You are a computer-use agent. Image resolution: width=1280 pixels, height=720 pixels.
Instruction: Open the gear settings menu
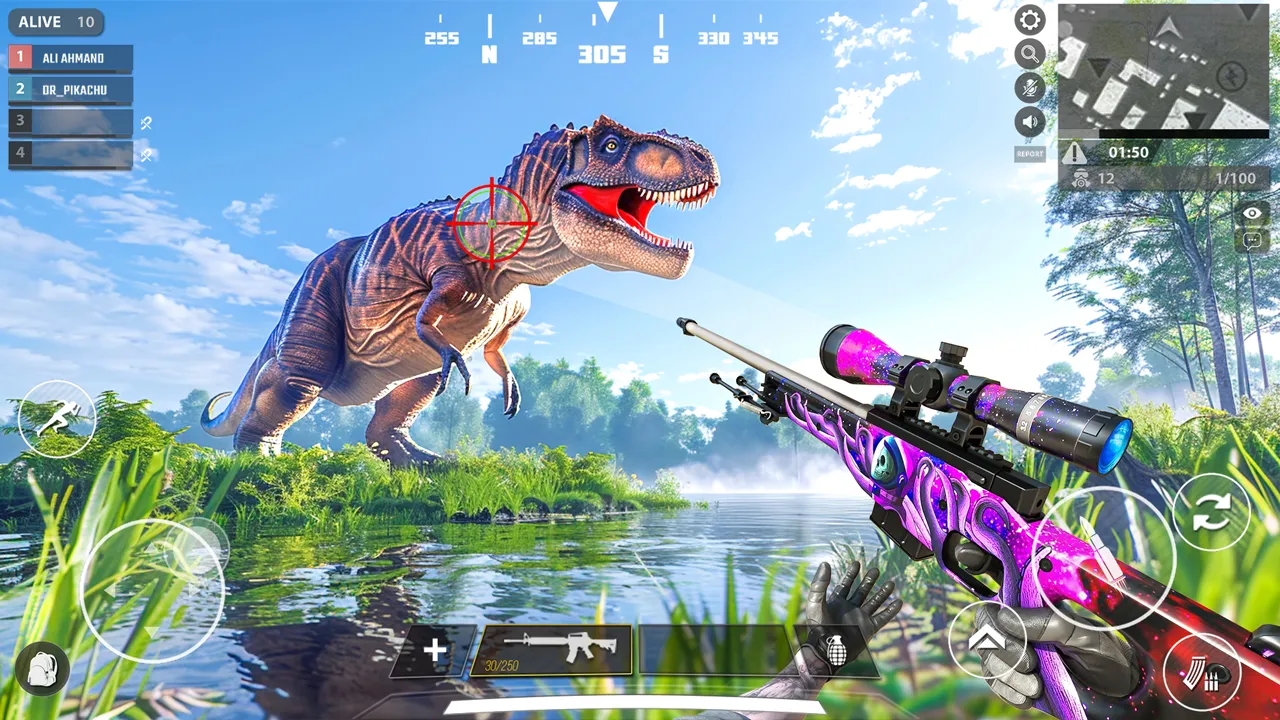[1030, 20]
